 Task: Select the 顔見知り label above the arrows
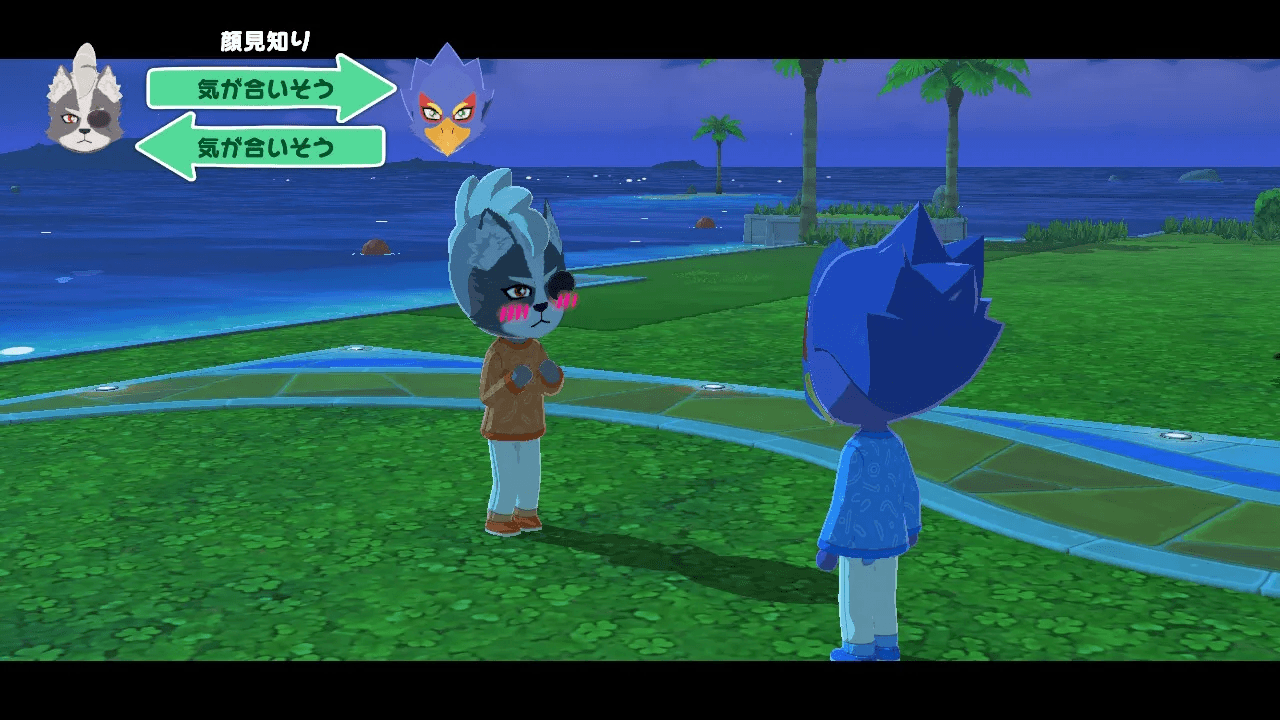[x=263, y=40]
